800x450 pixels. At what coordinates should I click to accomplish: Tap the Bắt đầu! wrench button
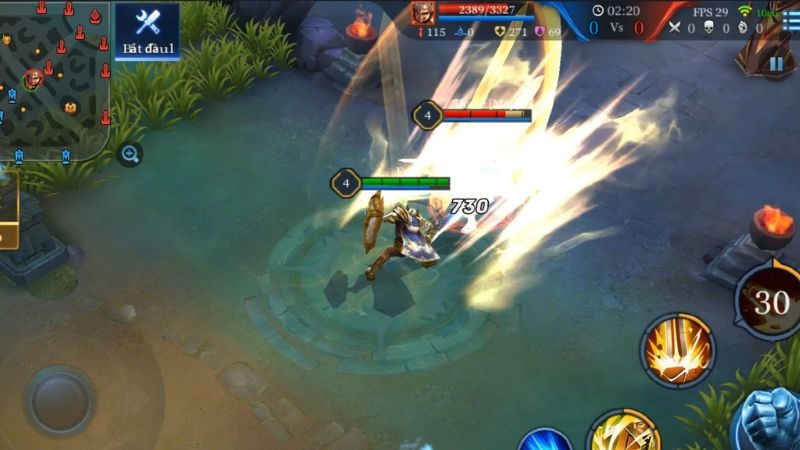click(147, 30)
